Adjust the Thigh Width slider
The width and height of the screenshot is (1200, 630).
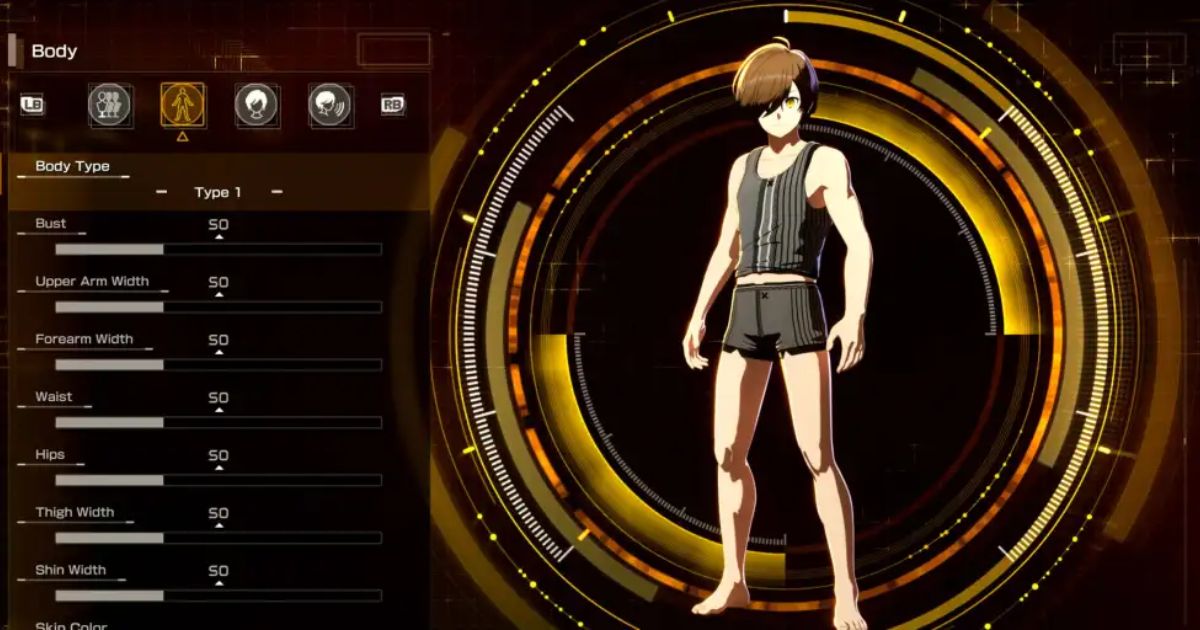(x=218, y=538)
